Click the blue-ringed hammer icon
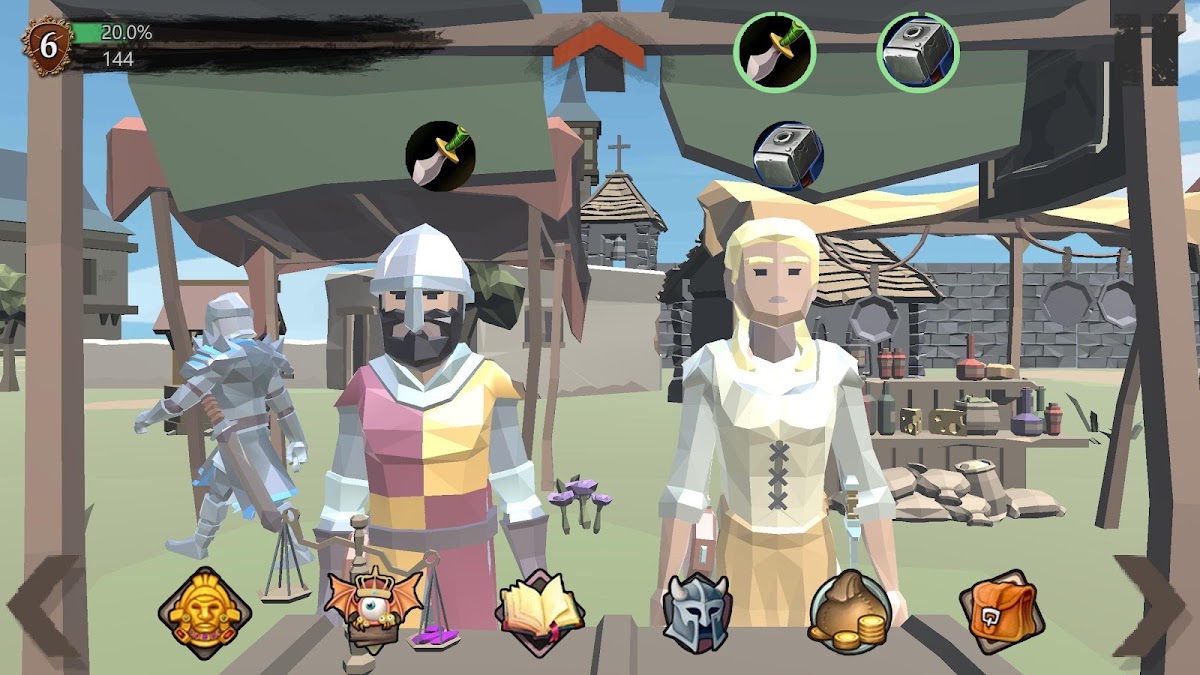 [788, 155]
